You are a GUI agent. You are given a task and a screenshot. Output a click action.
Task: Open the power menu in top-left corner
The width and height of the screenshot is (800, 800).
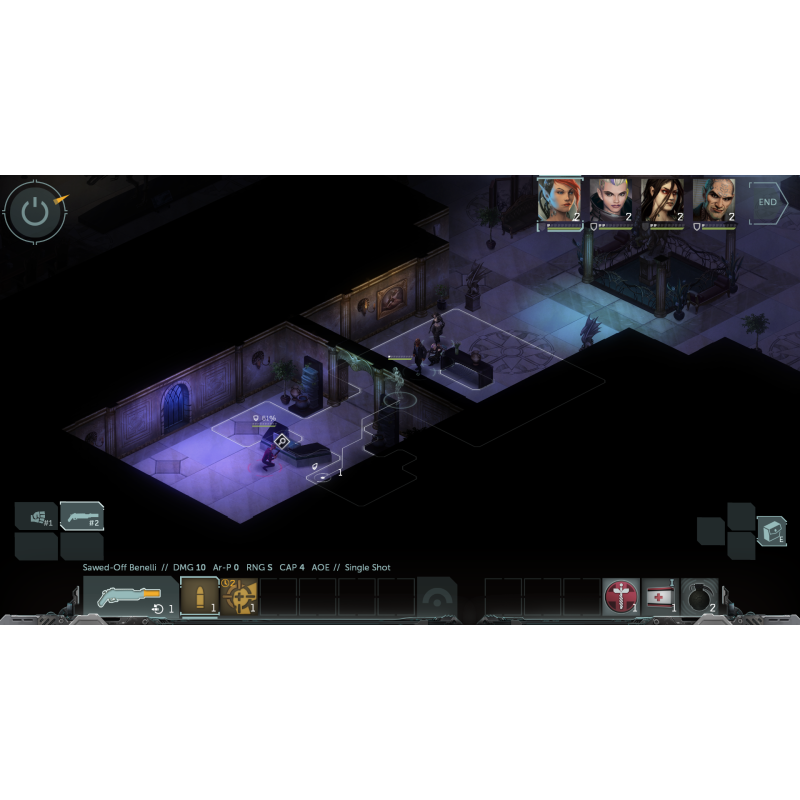[x=35, y=211]
